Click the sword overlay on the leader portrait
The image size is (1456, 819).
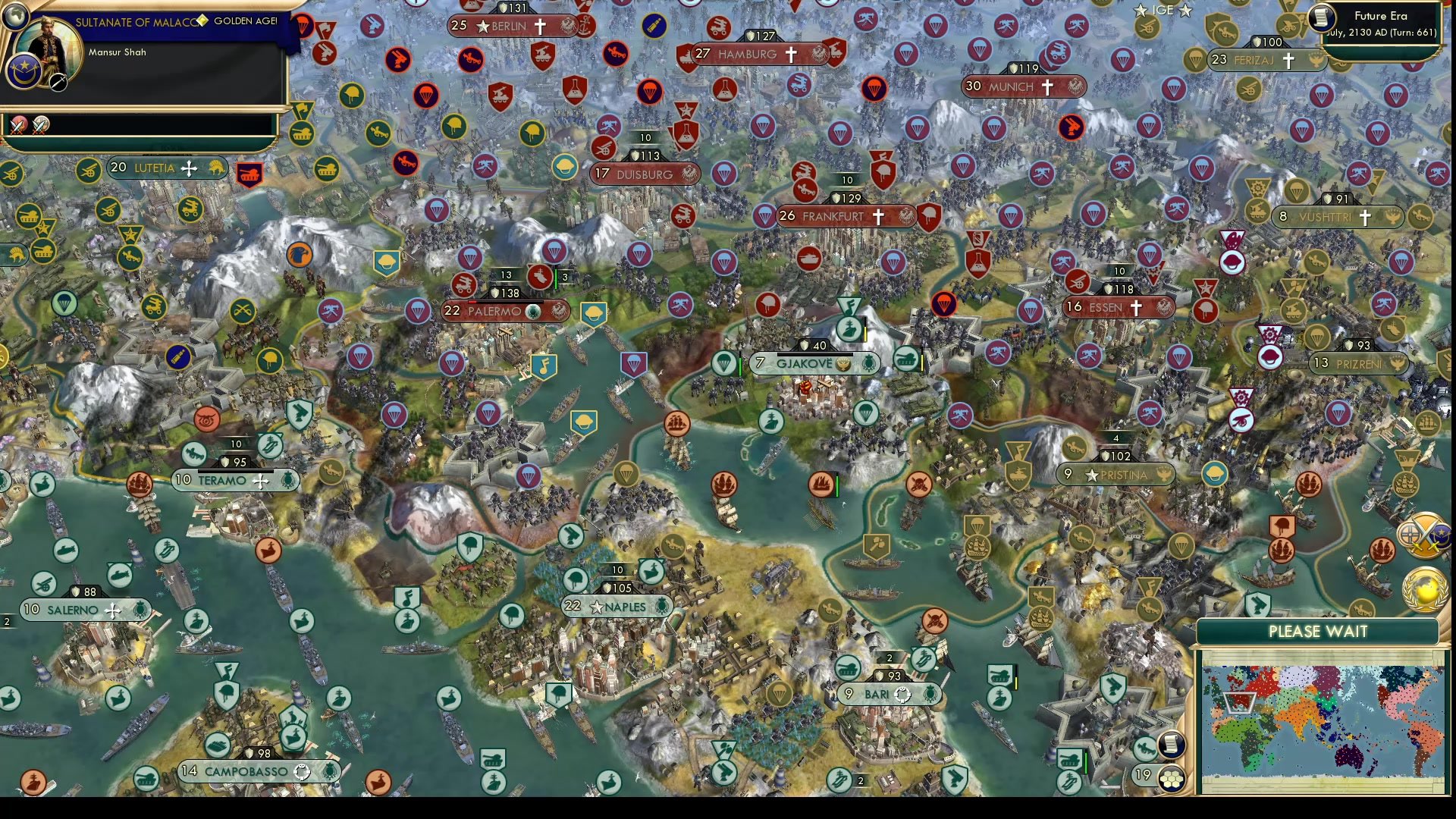(x=58, y=81)
